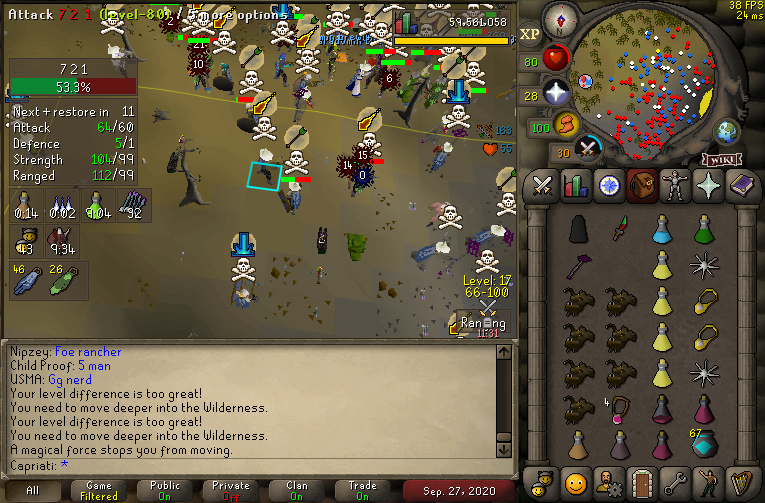Screen dimensions: 765x503
Task: Select the blue rune pouch with 67
Action: pos(704,442)
